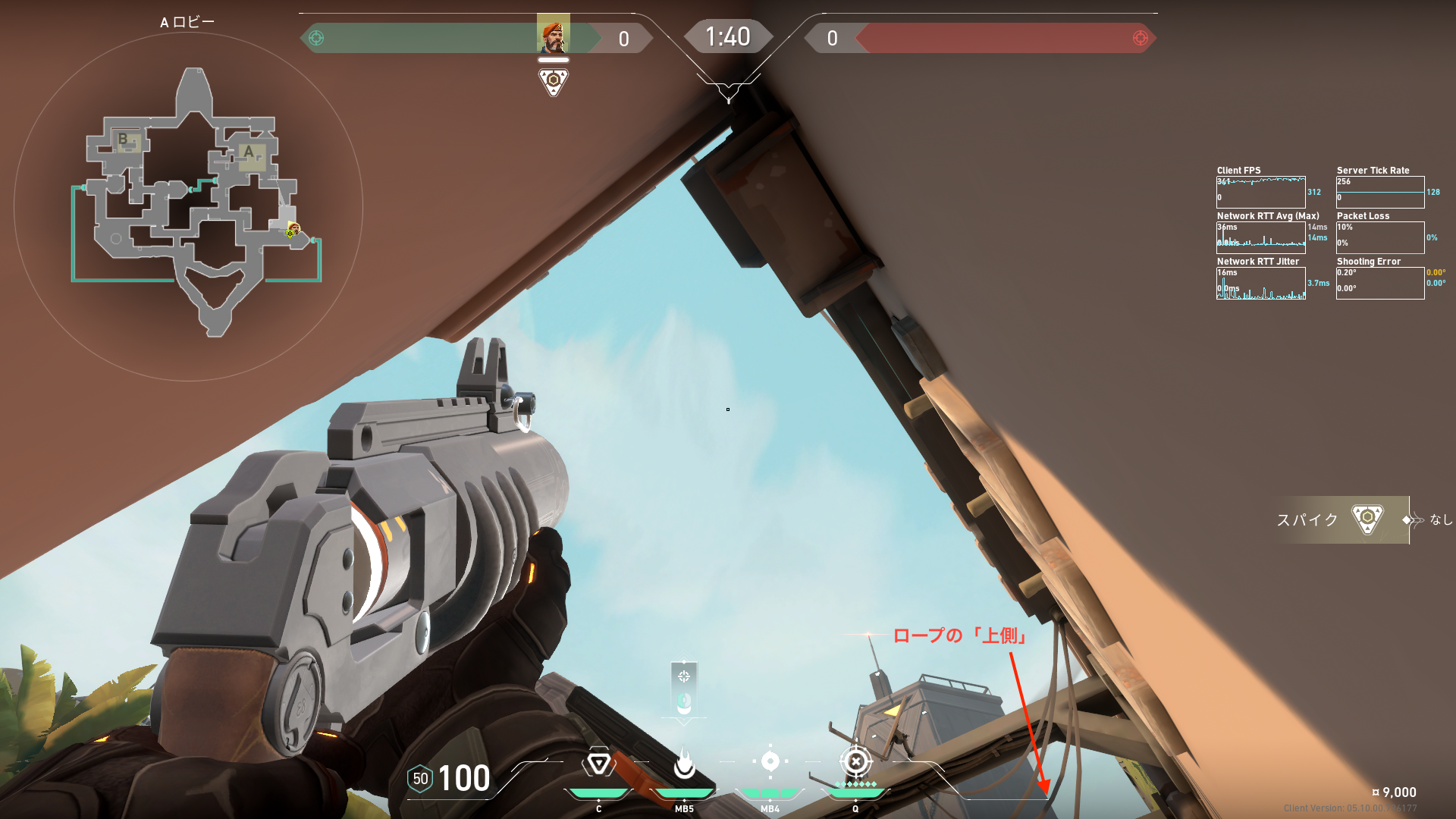
Task: Click the Shooting Error graph
Action: tap(1380, 283)
